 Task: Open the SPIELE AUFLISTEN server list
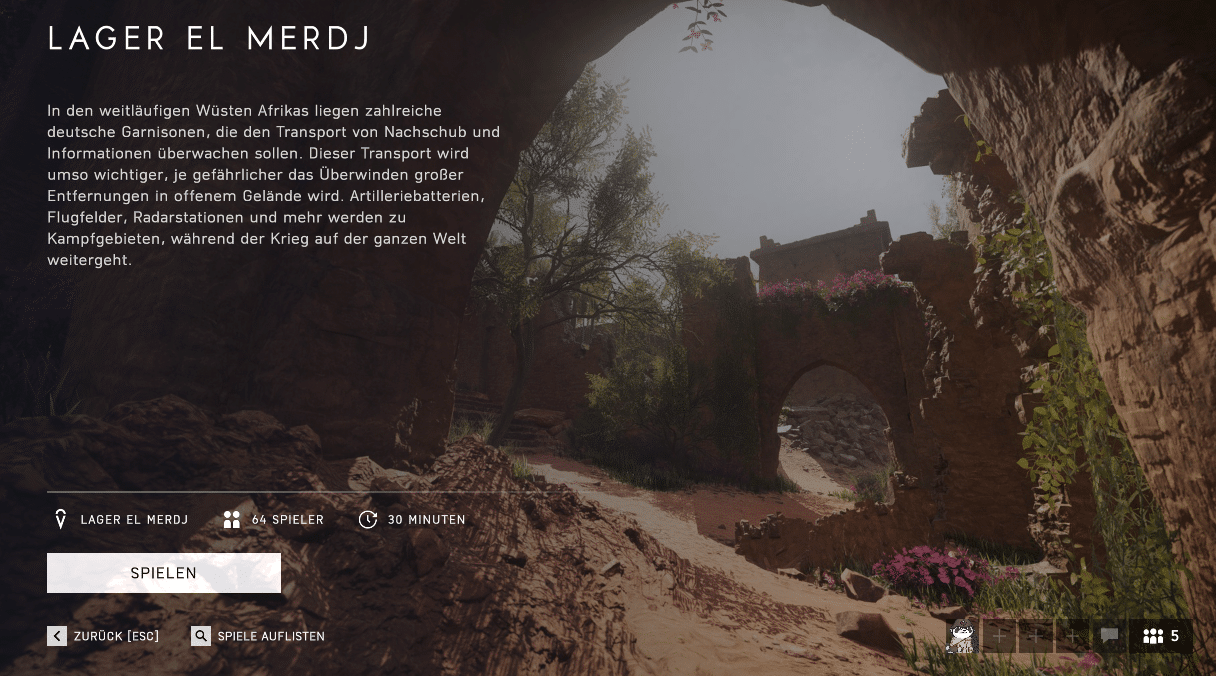[x=258, y=636]
